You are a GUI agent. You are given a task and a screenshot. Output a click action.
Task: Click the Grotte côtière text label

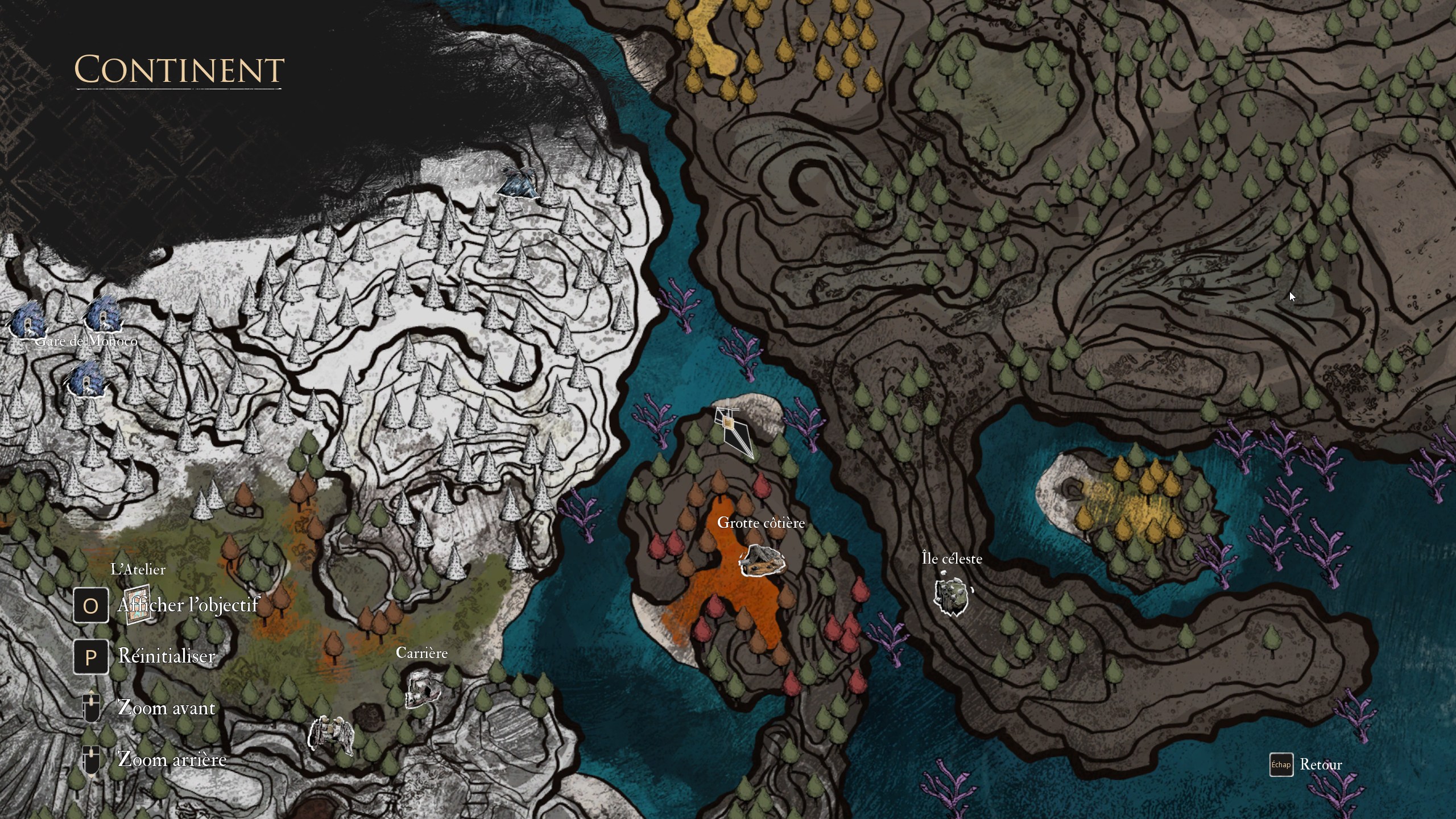[x=761, y=523]
